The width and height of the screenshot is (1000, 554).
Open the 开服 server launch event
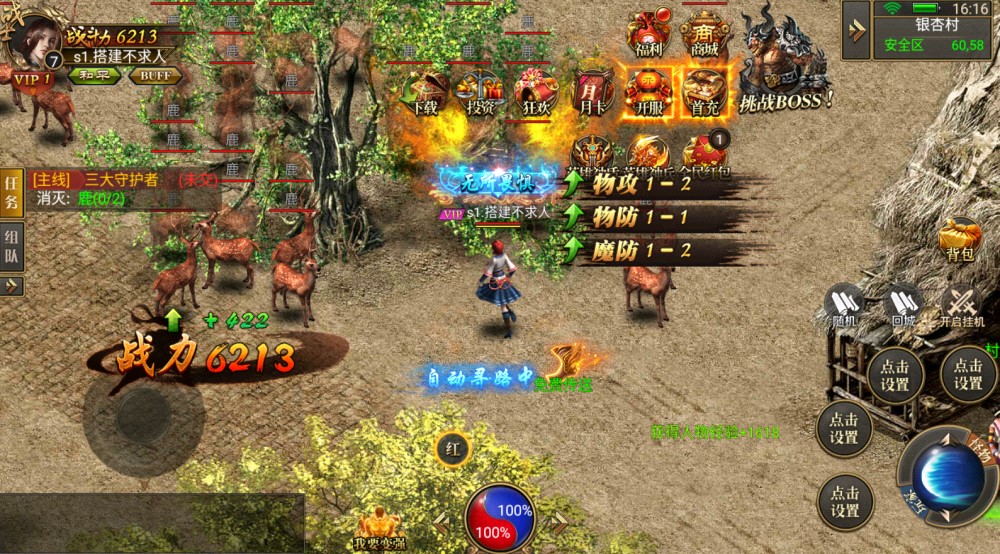pyautogui.click(x=645, y=92)
